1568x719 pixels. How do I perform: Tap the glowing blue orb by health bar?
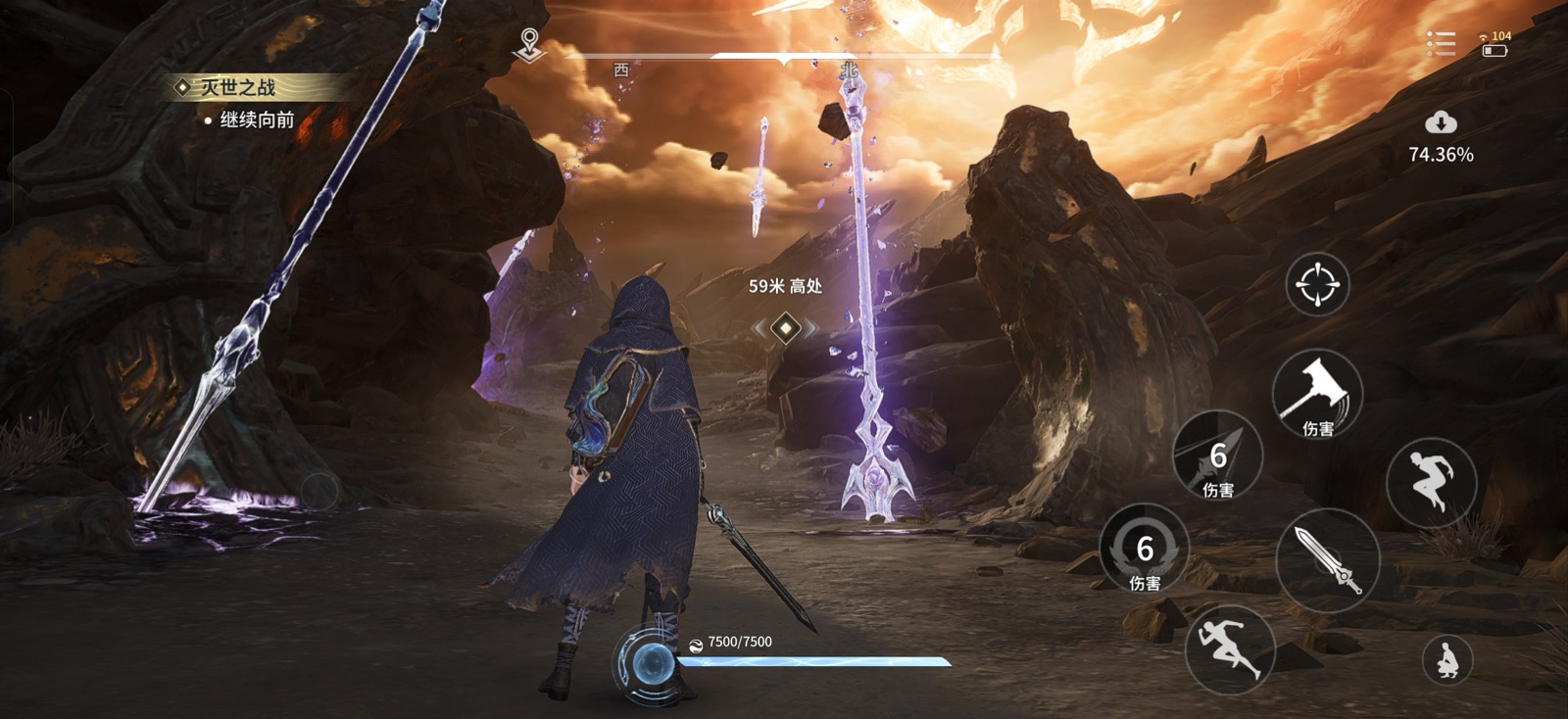pyautogui.click(x=647, y=665)
